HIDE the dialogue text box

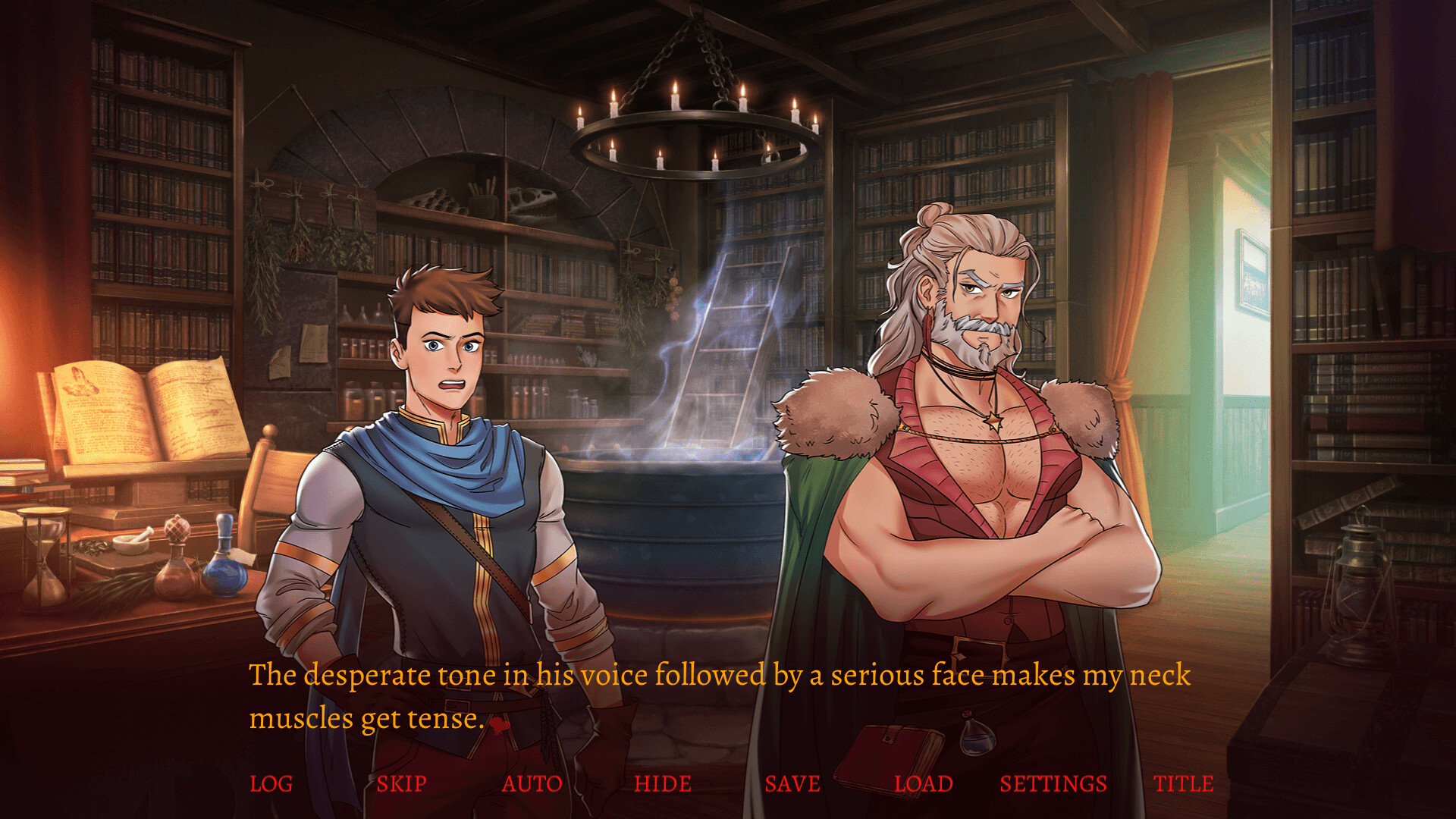coord(664,784)
